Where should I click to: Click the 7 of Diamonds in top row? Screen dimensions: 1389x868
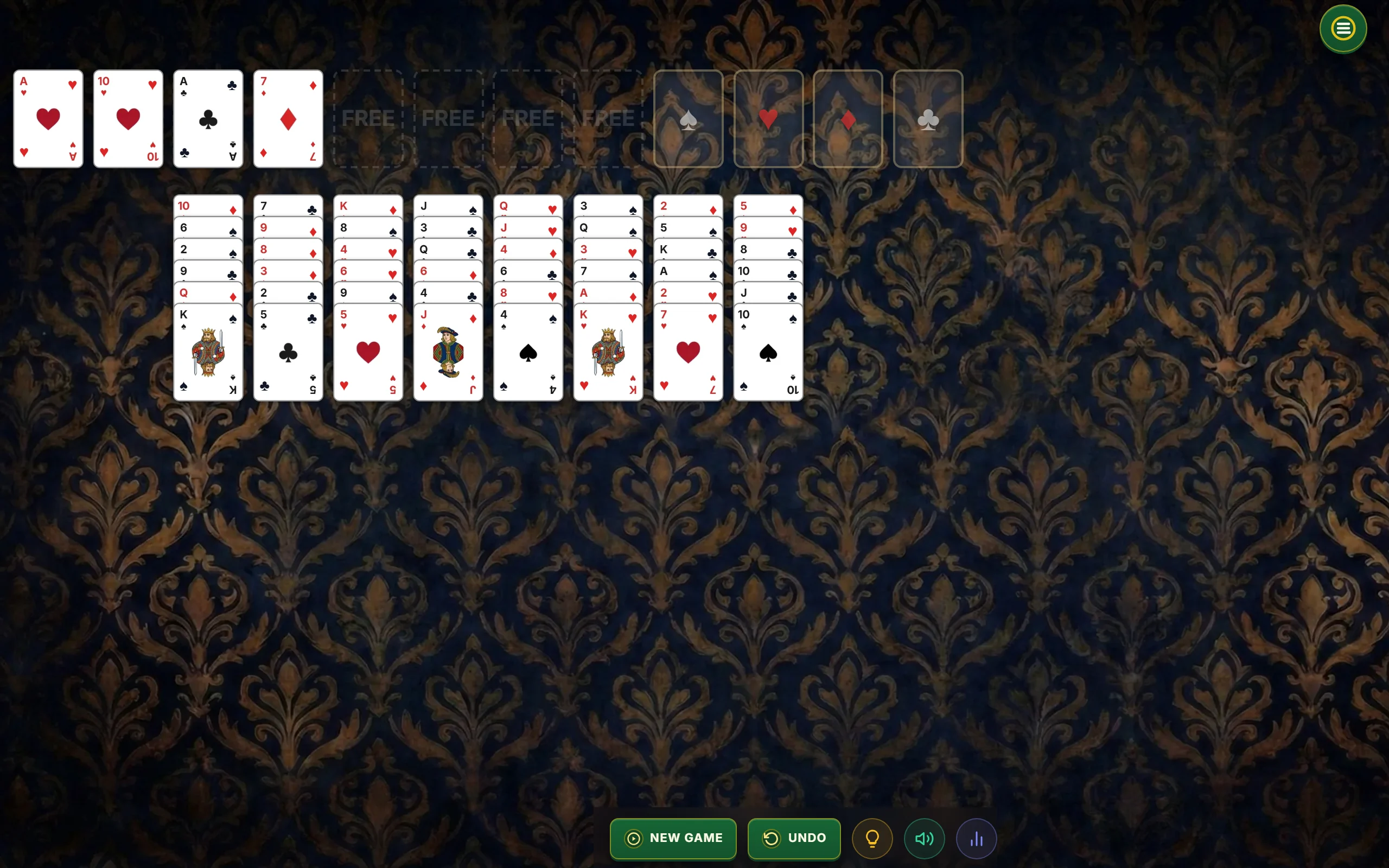(288, 119)
